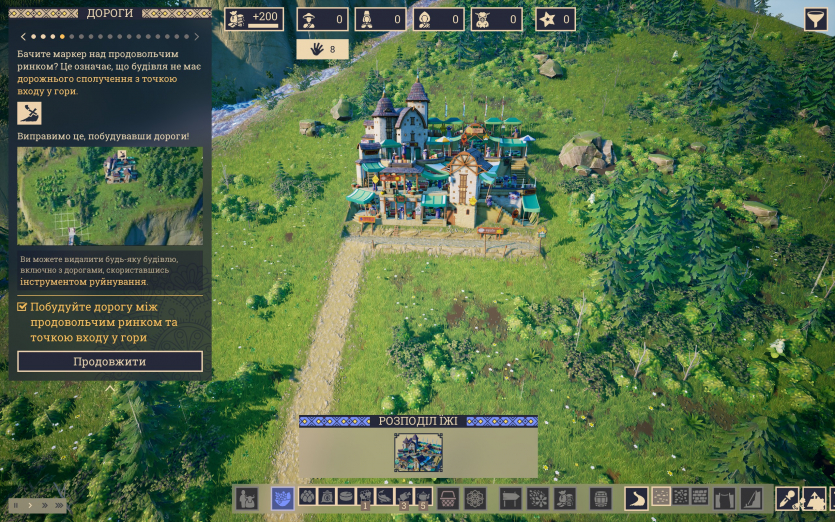The width and height of the screenshot is (835, 522).
Task: Open the filter funnel in top corner
Action: (816, 19)
